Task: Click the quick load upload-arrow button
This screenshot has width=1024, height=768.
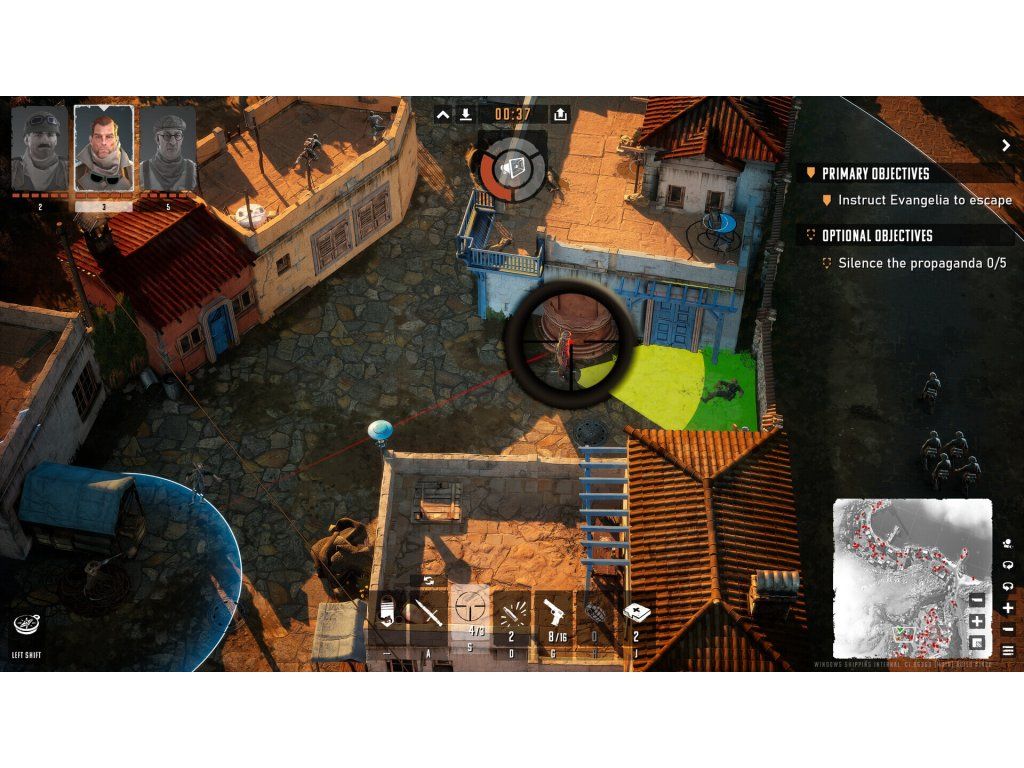Action: [x=560, y=115]
